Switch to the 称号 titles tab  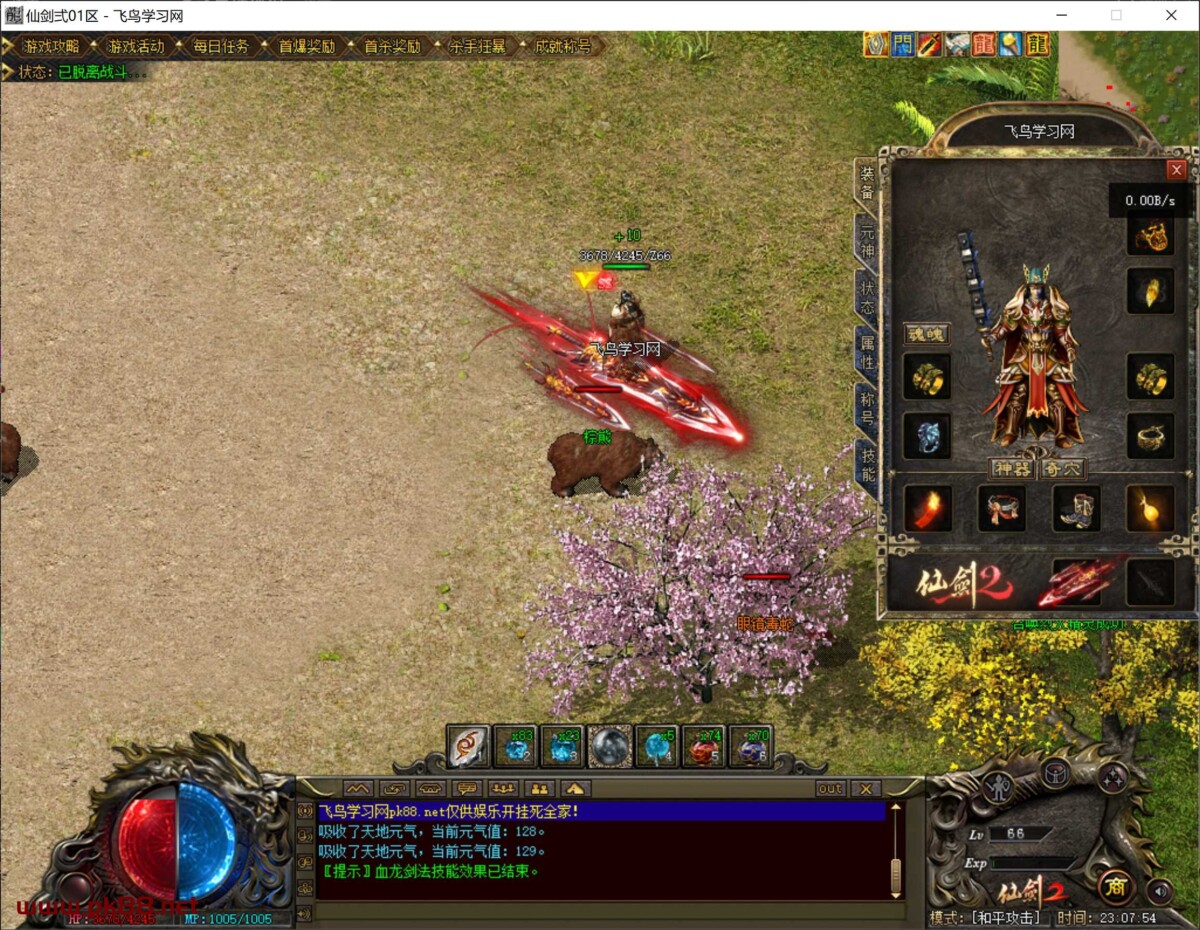pos(866,409)
